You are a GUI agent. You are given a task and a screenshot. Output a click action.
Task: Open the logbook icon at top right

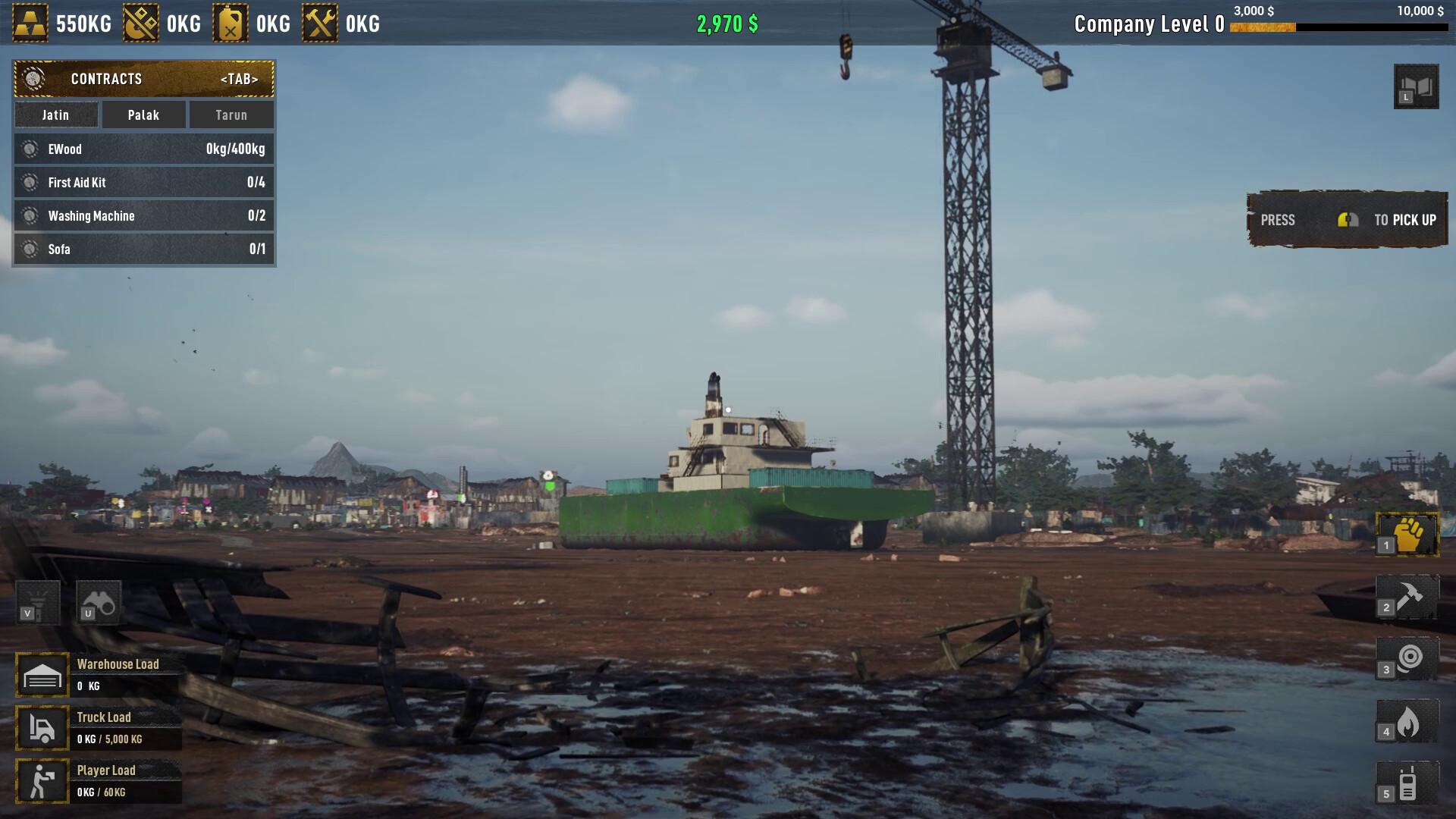1415,86
